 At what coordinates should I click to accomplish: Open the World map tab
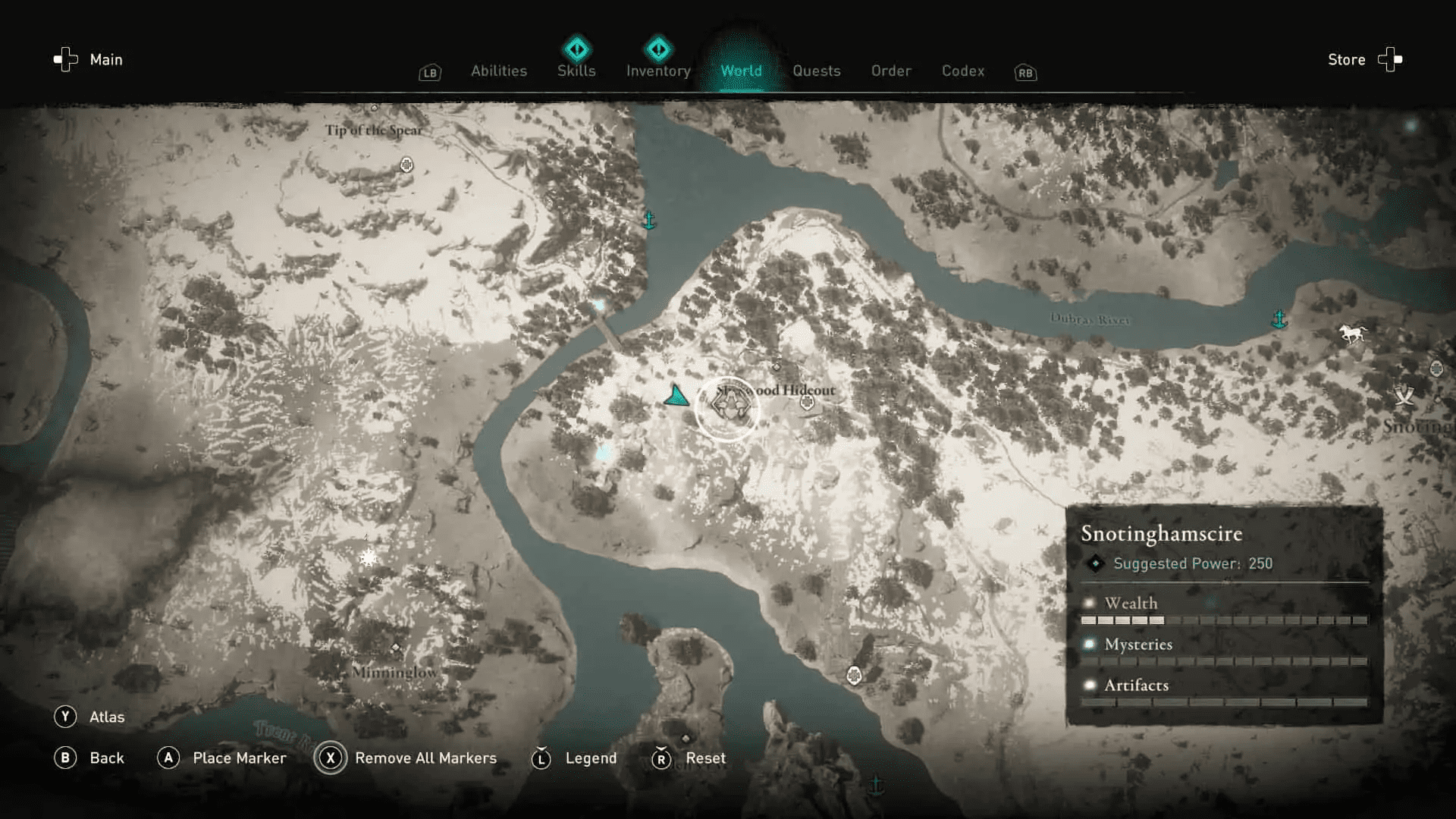pos(742,71)
